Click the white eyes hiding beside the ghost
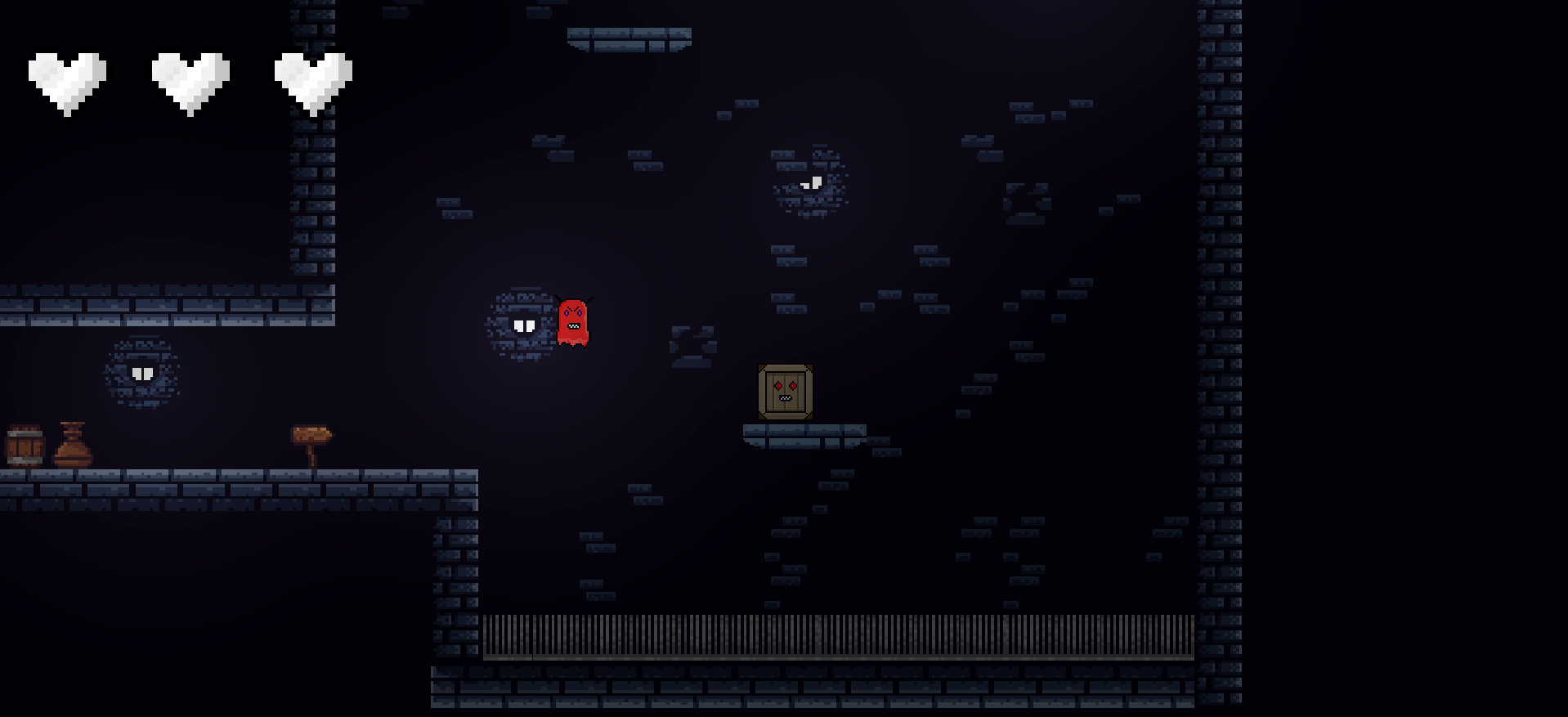The width and height of the screenshot is (1568, 717). click(x=524, y=325)
